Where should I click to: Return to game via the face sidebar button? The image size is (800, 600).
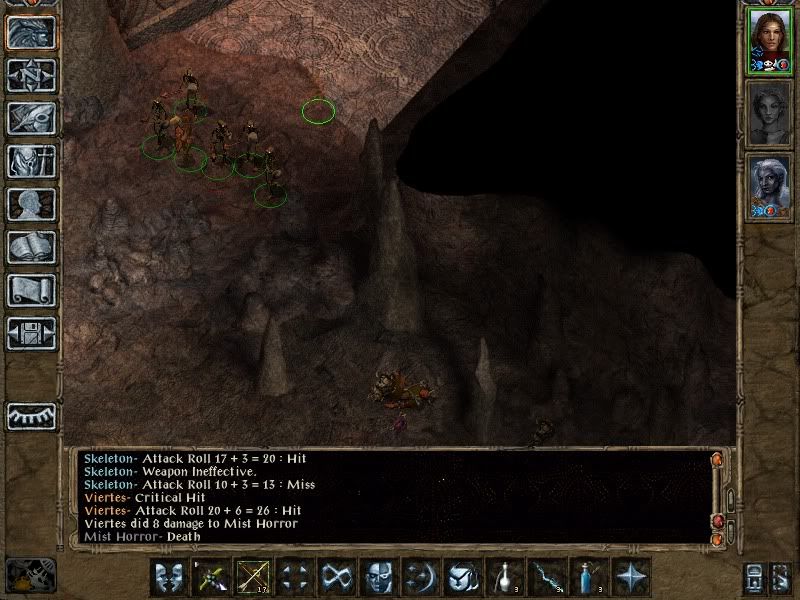click(x=30, y=32)
